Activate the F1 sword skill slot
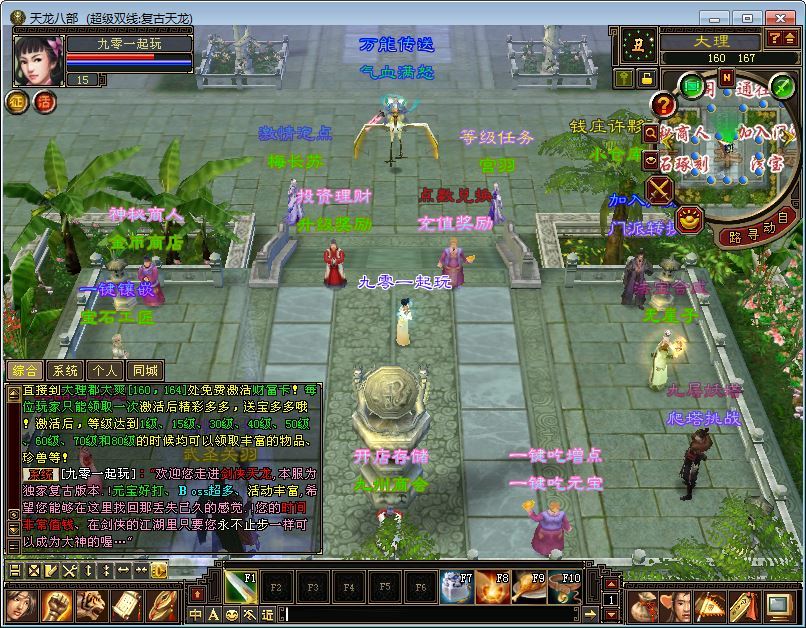 point(240,587)
